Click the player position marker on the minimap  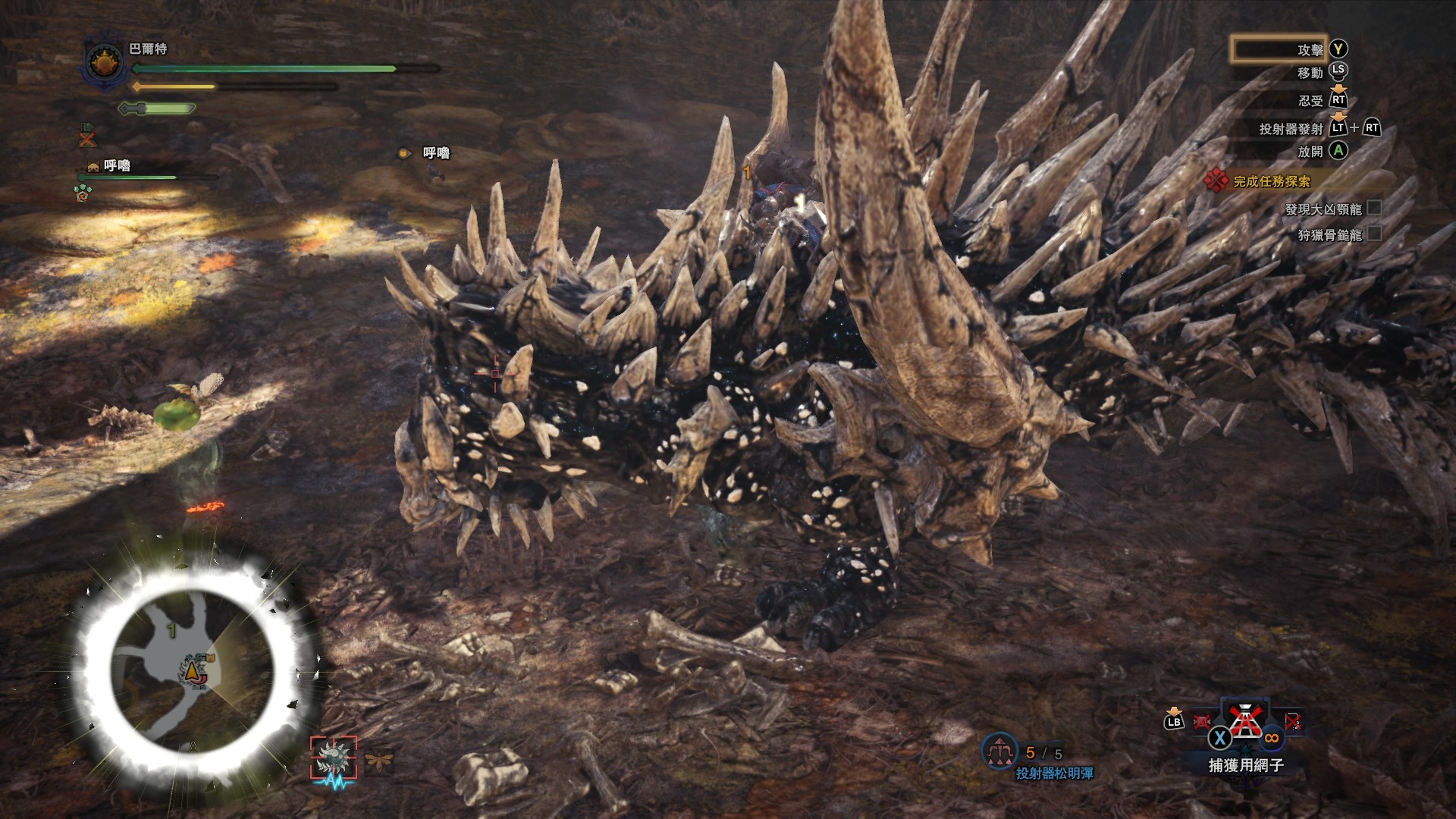tap(190, 670)
